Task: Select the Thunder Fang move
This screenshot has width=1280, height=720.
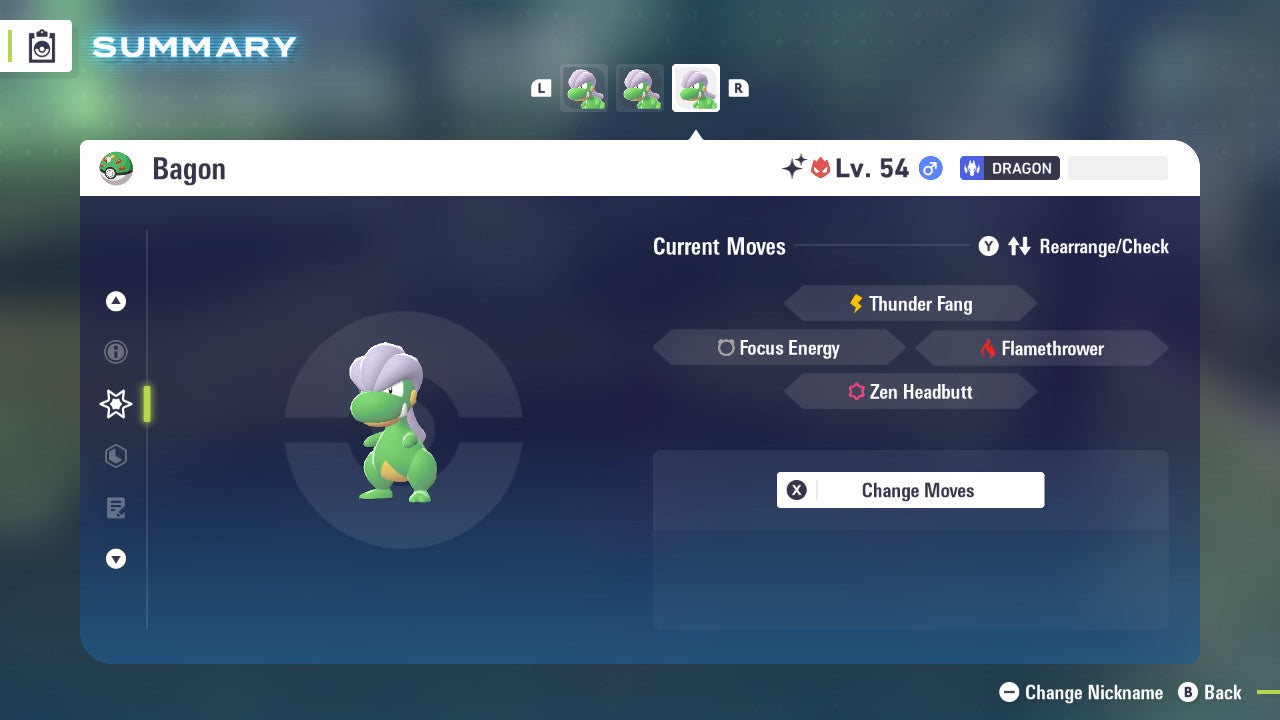Action: coord(910,303)
